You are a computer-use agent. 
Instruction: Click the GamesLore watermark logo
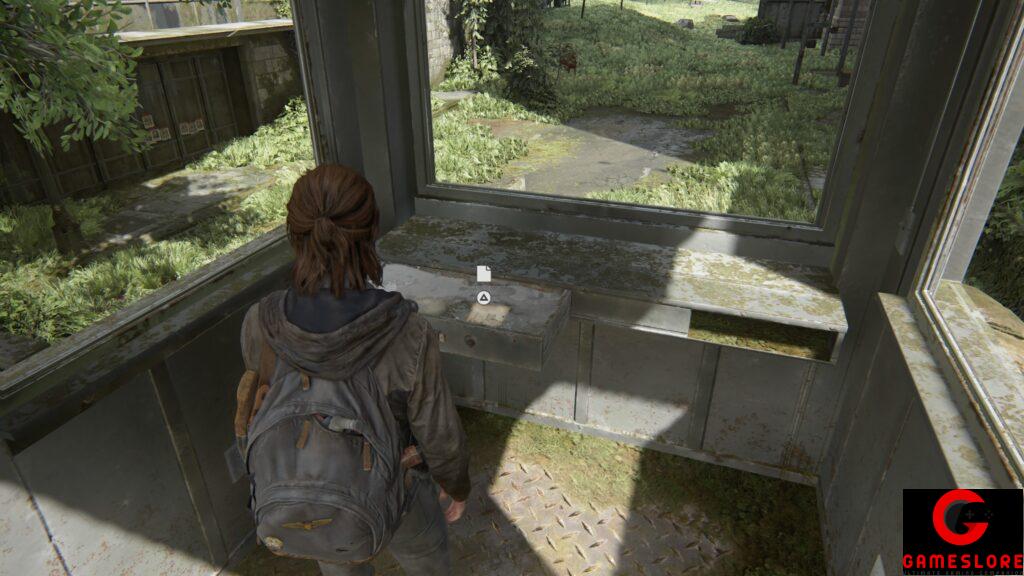click(962, 531)
